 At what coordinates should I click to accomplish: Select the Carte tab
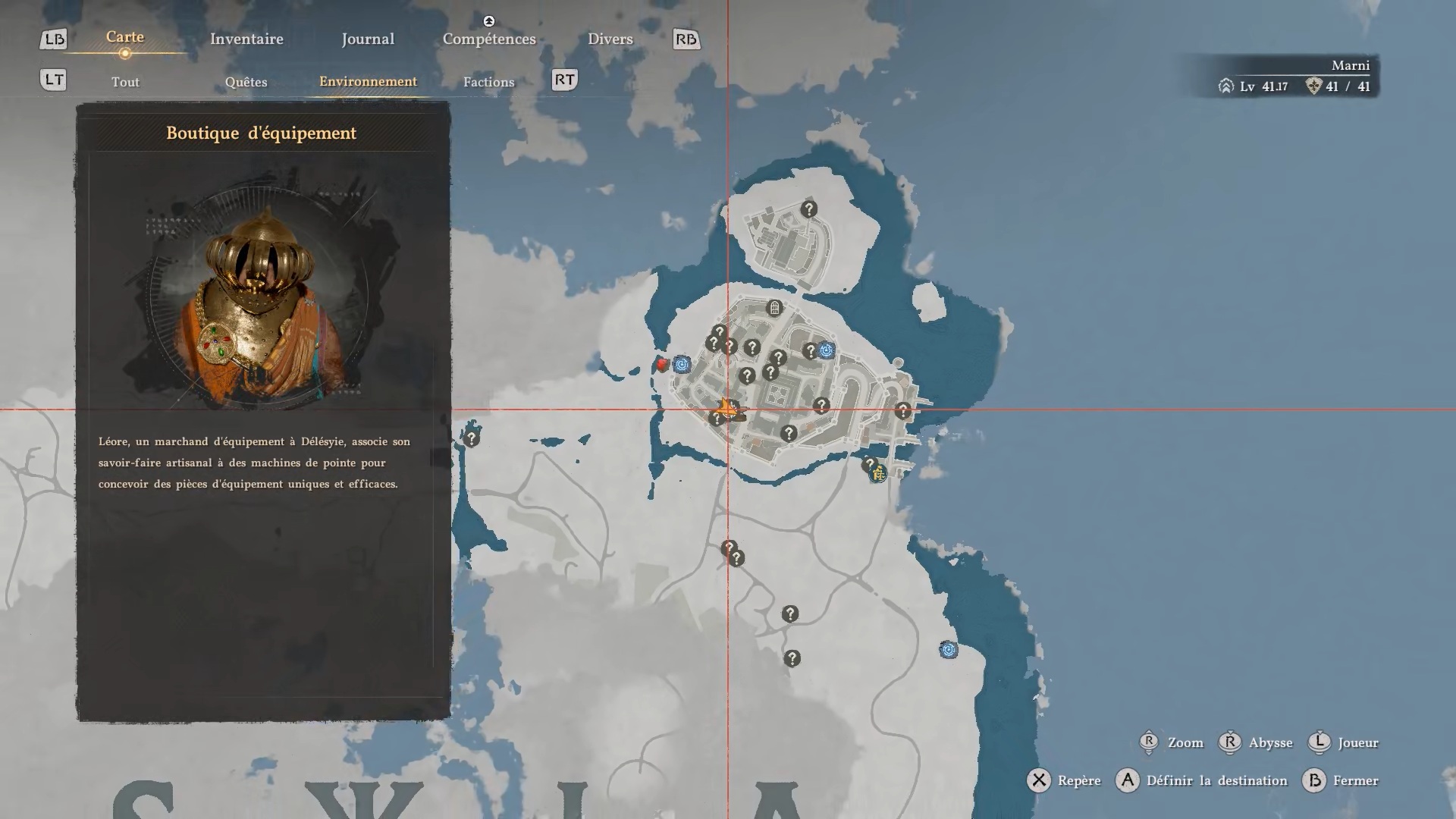tap(125, 37)
